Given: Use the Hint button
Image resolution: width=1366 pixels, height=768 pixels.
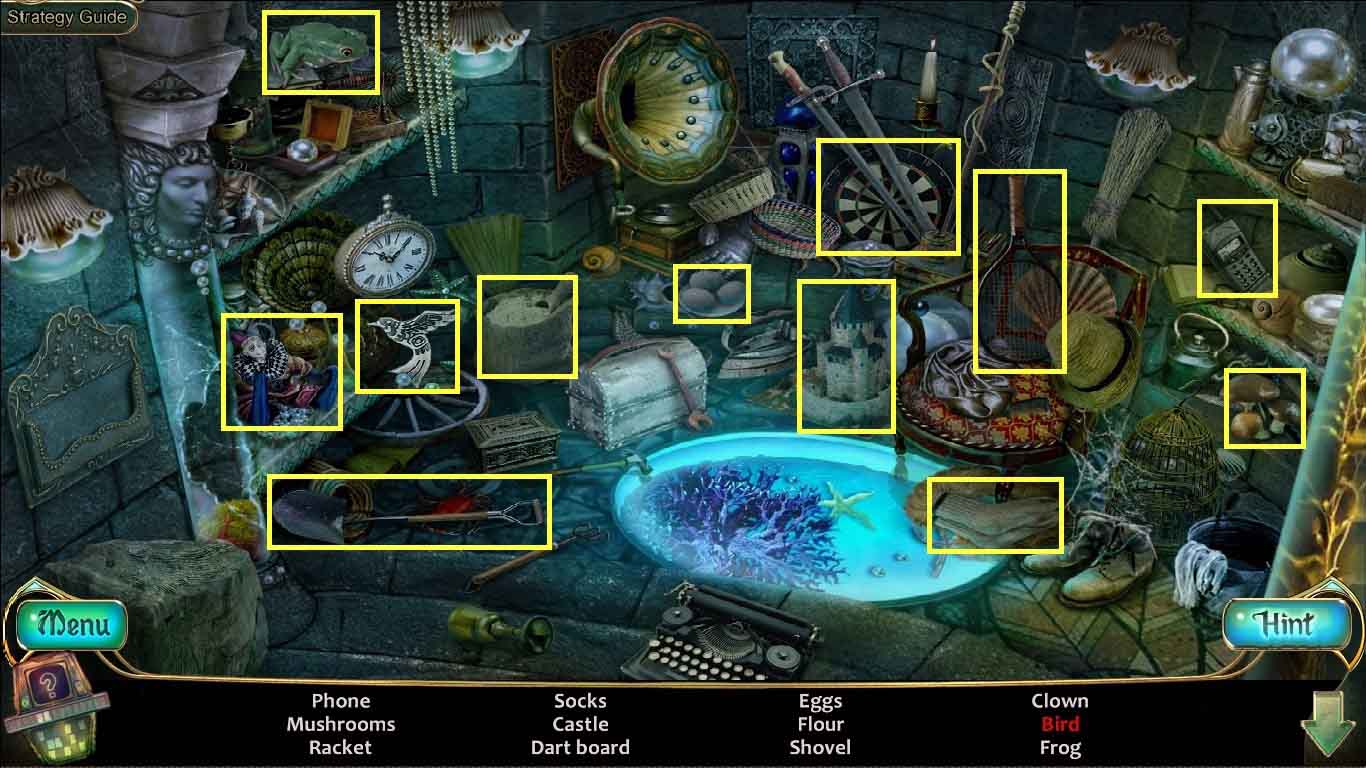Looking at the screenshot, I should (x=1283, y=625).
